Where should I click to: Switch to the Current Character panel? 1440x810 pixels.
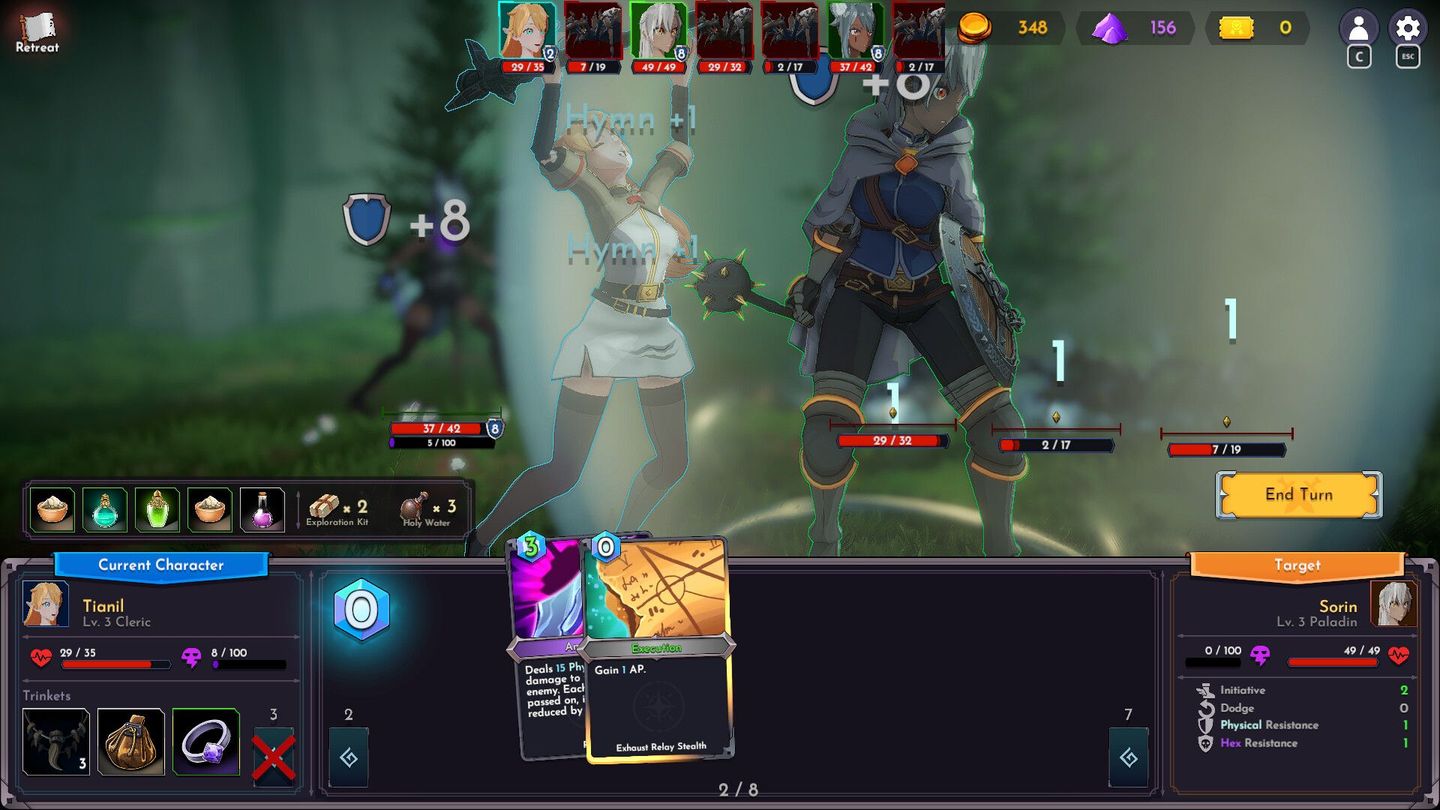coord(160,566)
